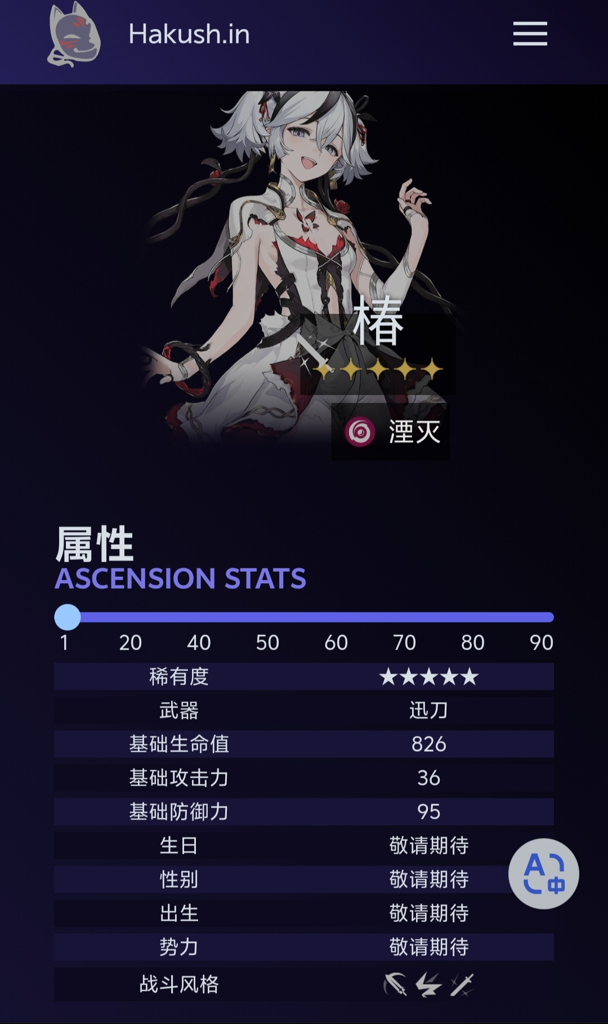Click the fox mask site logo
The height and width of the screenshot is (1024, 608).
[74, 36]
